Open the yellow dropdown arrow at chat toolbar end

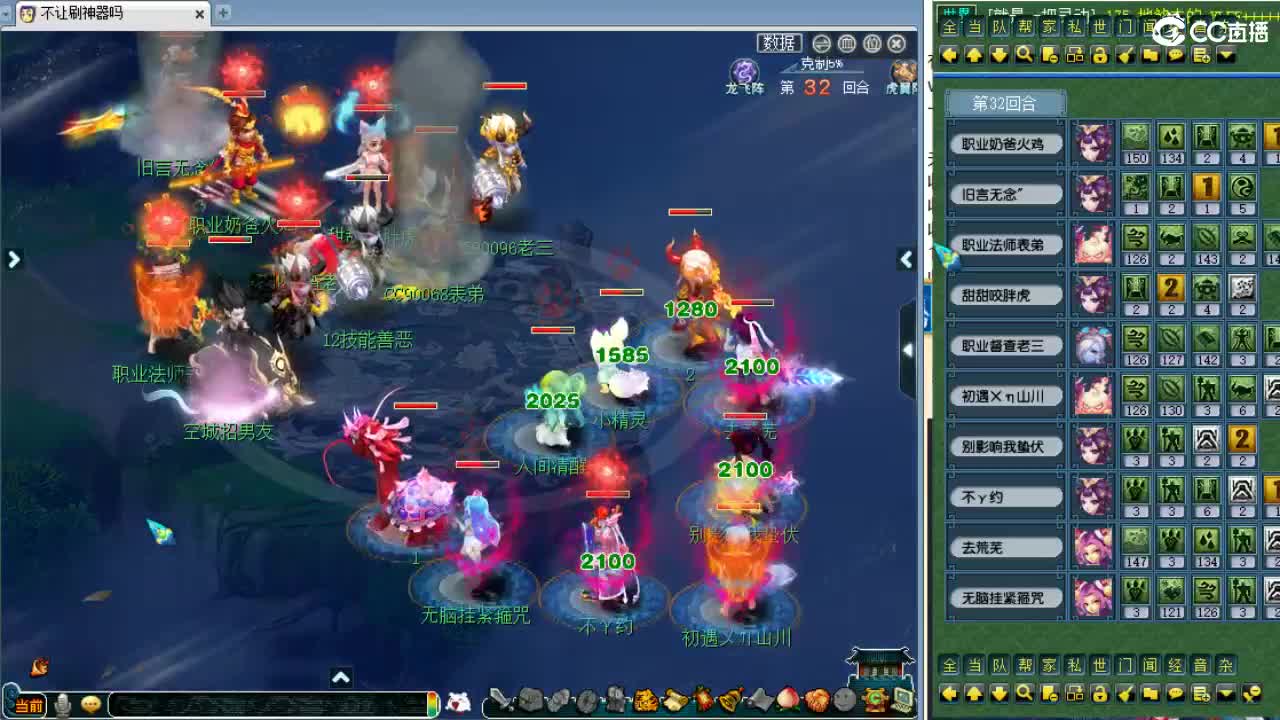1225,55
